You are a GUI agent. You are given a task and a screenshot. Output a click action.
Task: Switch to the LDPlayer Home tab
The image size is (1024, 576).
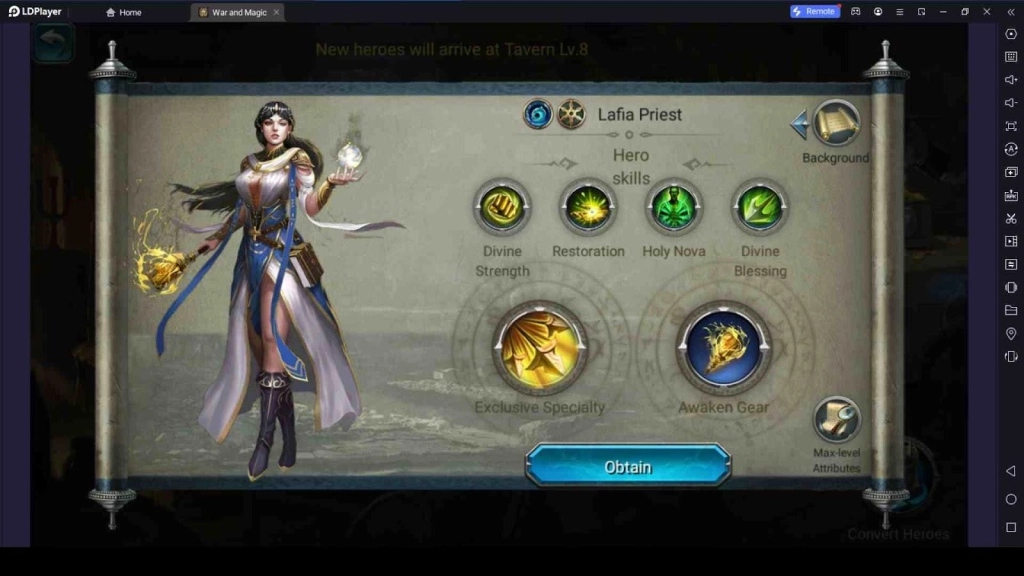[x=124, y=12]
